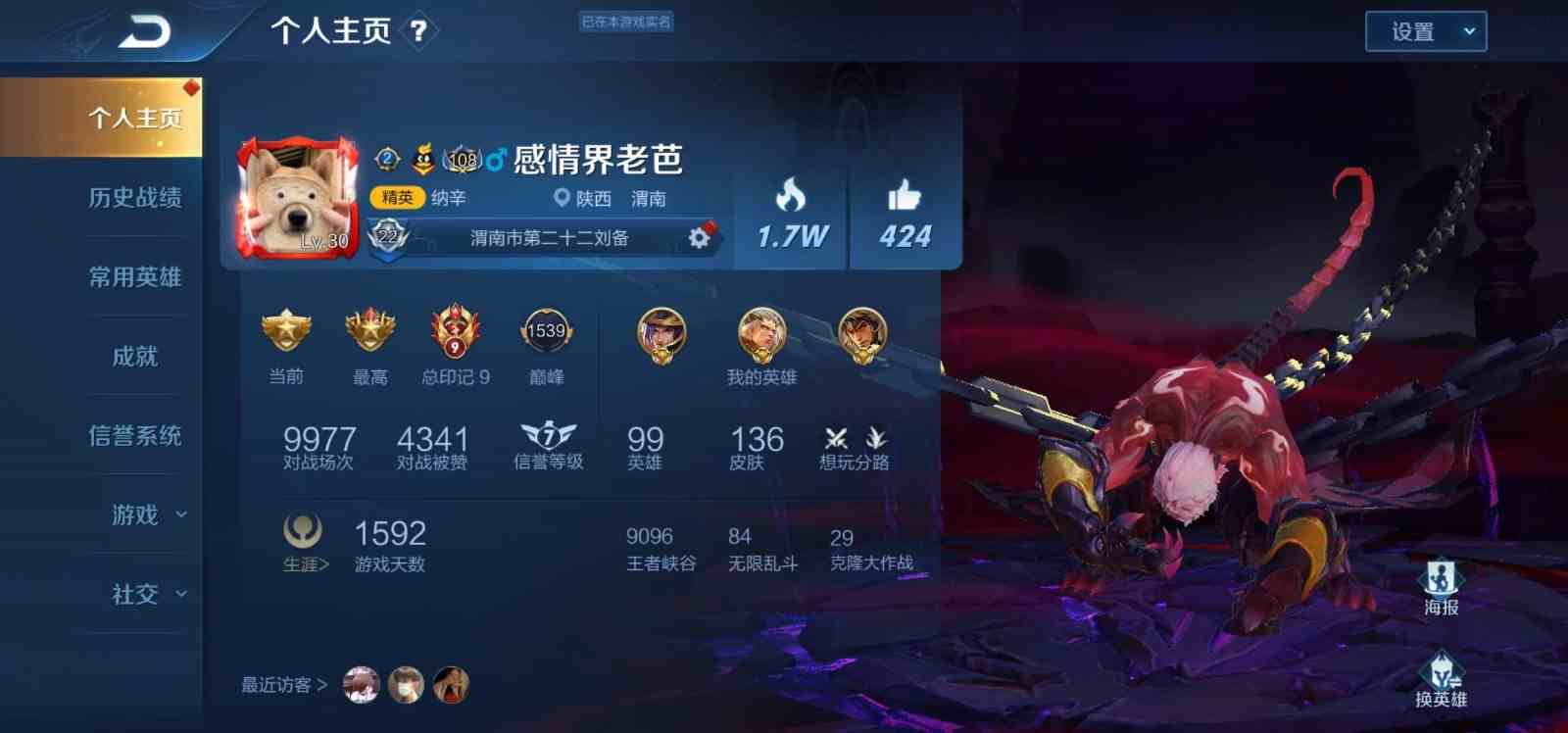Open the 设置 dropdown arrow

[x=1467, y=30]
